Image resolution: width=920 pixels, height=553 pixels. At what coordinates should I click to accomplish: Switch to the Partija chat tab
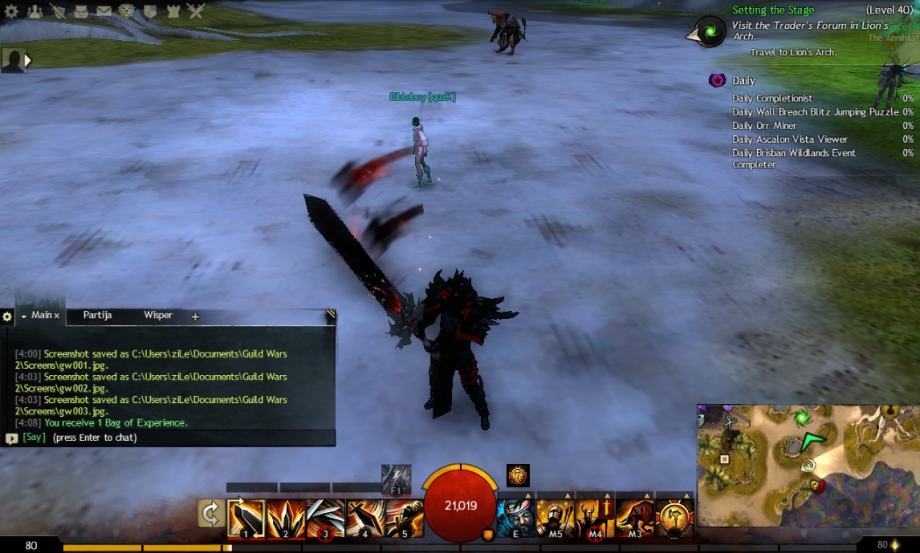coord(97,315)
